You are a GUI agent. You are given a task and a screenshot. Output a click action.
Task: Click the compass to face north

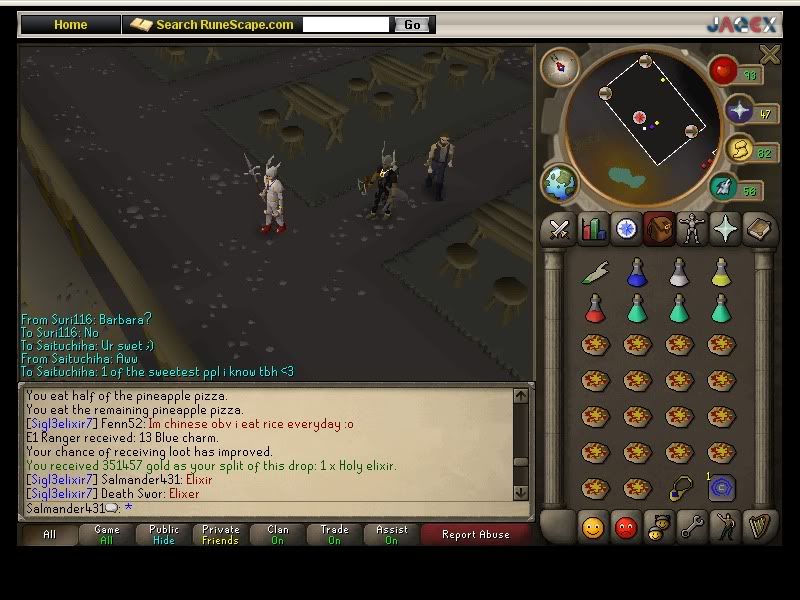point(560,66)
